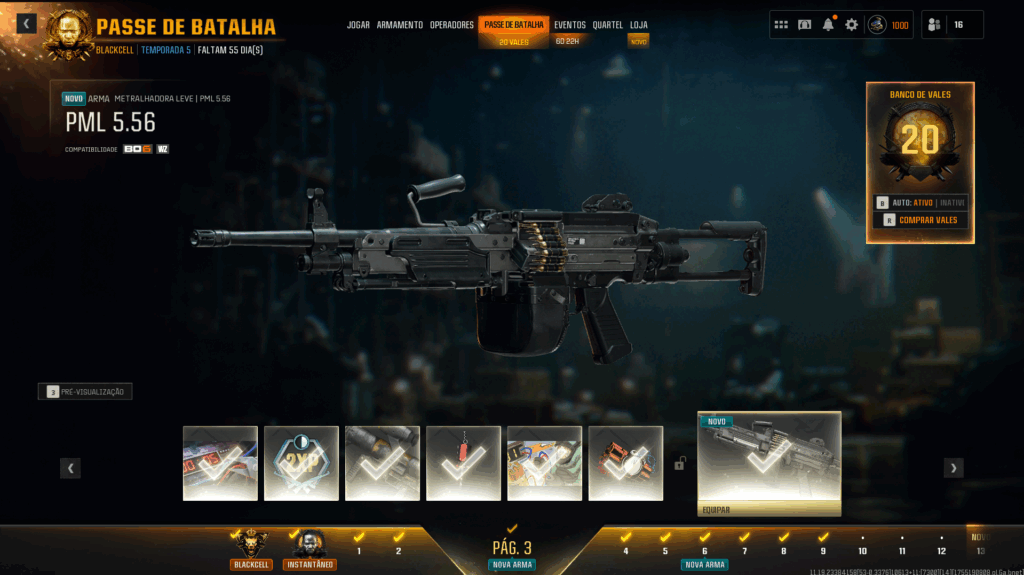Go back with the top-left arrow
The image size is (1024, 575).
click(26, 23)
